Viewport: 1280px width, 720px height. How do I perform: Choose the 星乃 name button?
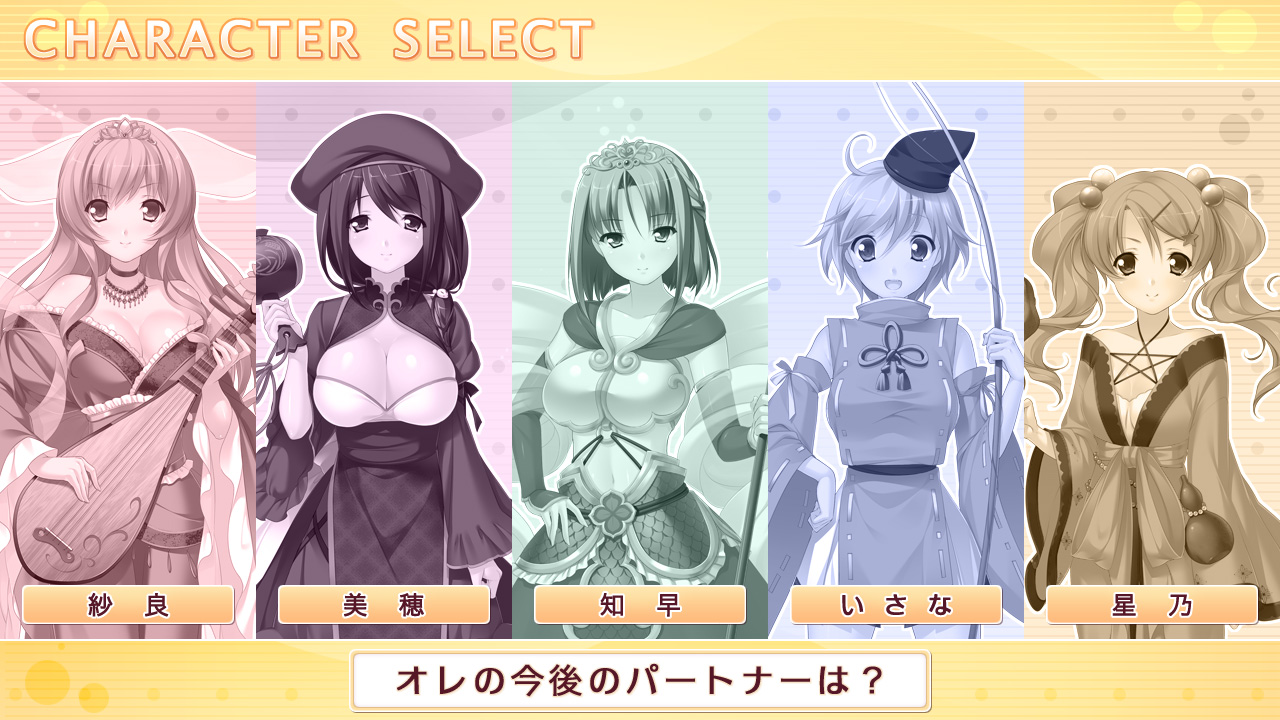tap(1152, 605)
